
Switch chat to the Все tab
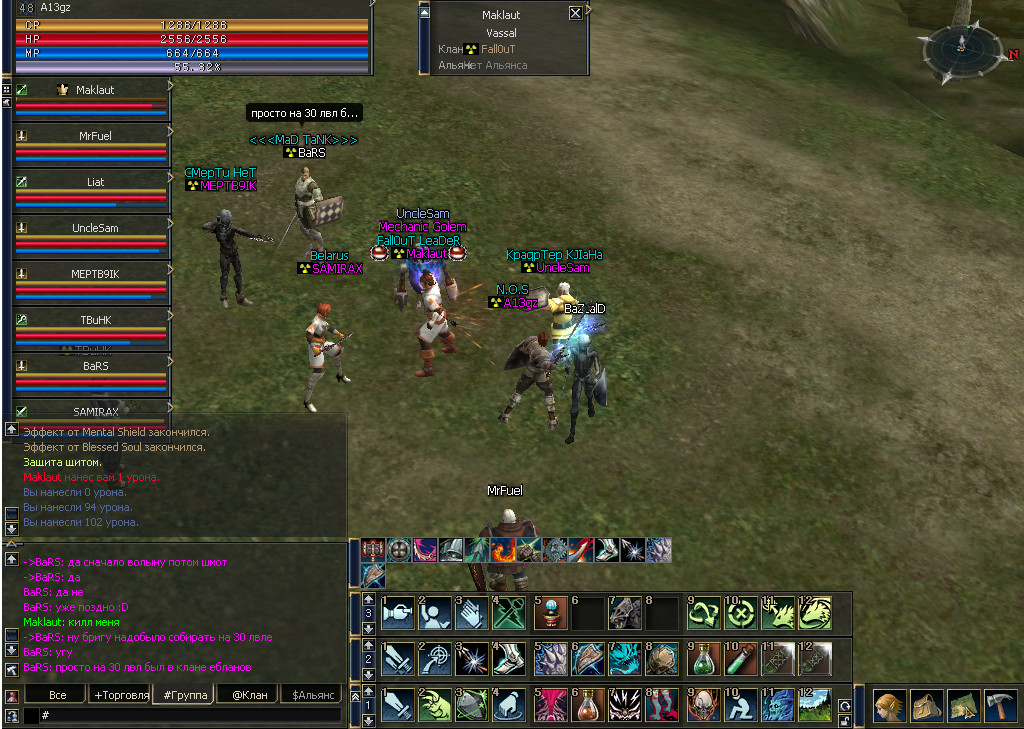[57, 694]
